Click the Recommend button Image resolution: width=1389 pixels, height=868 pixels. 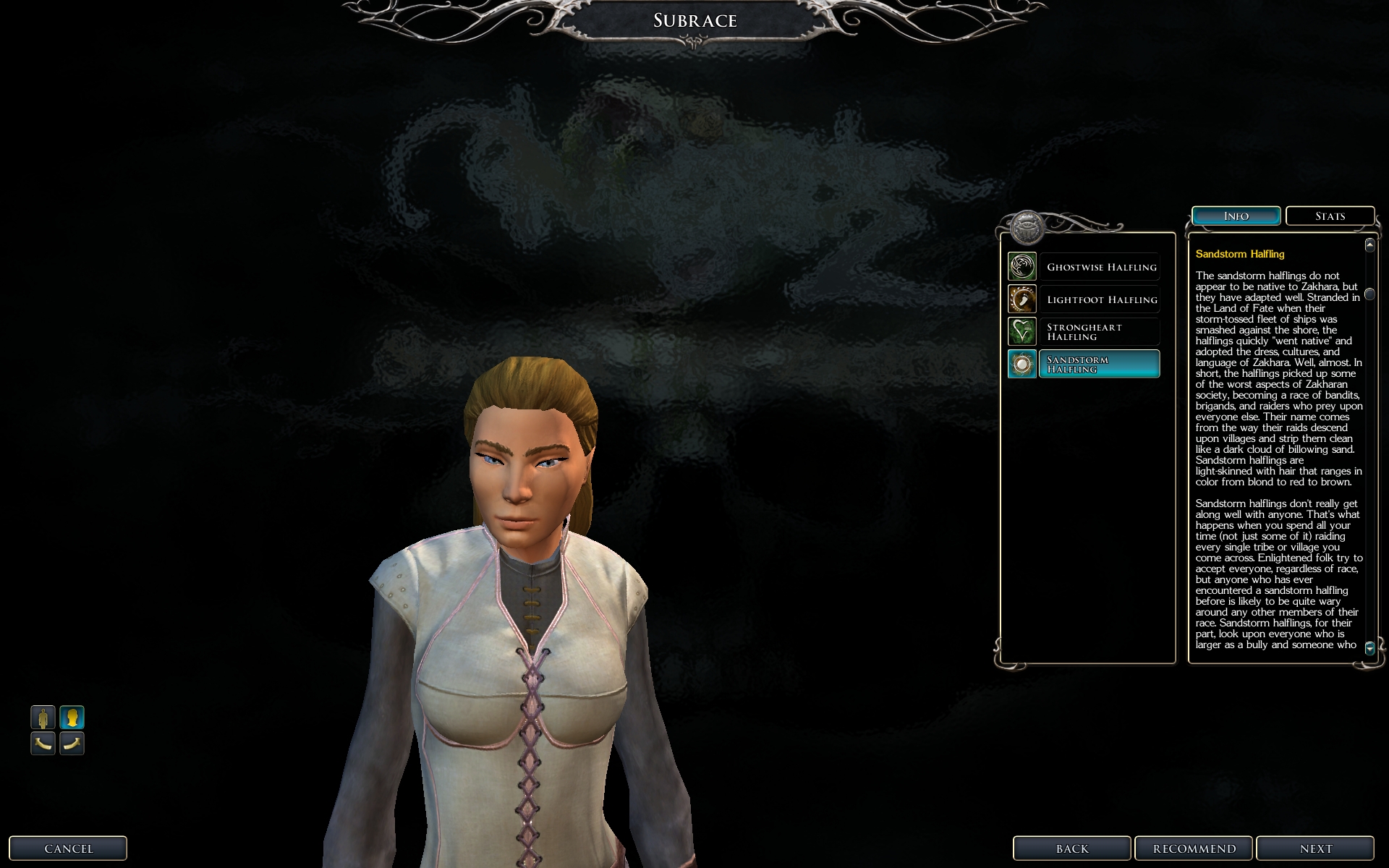tap(1194, 848)
